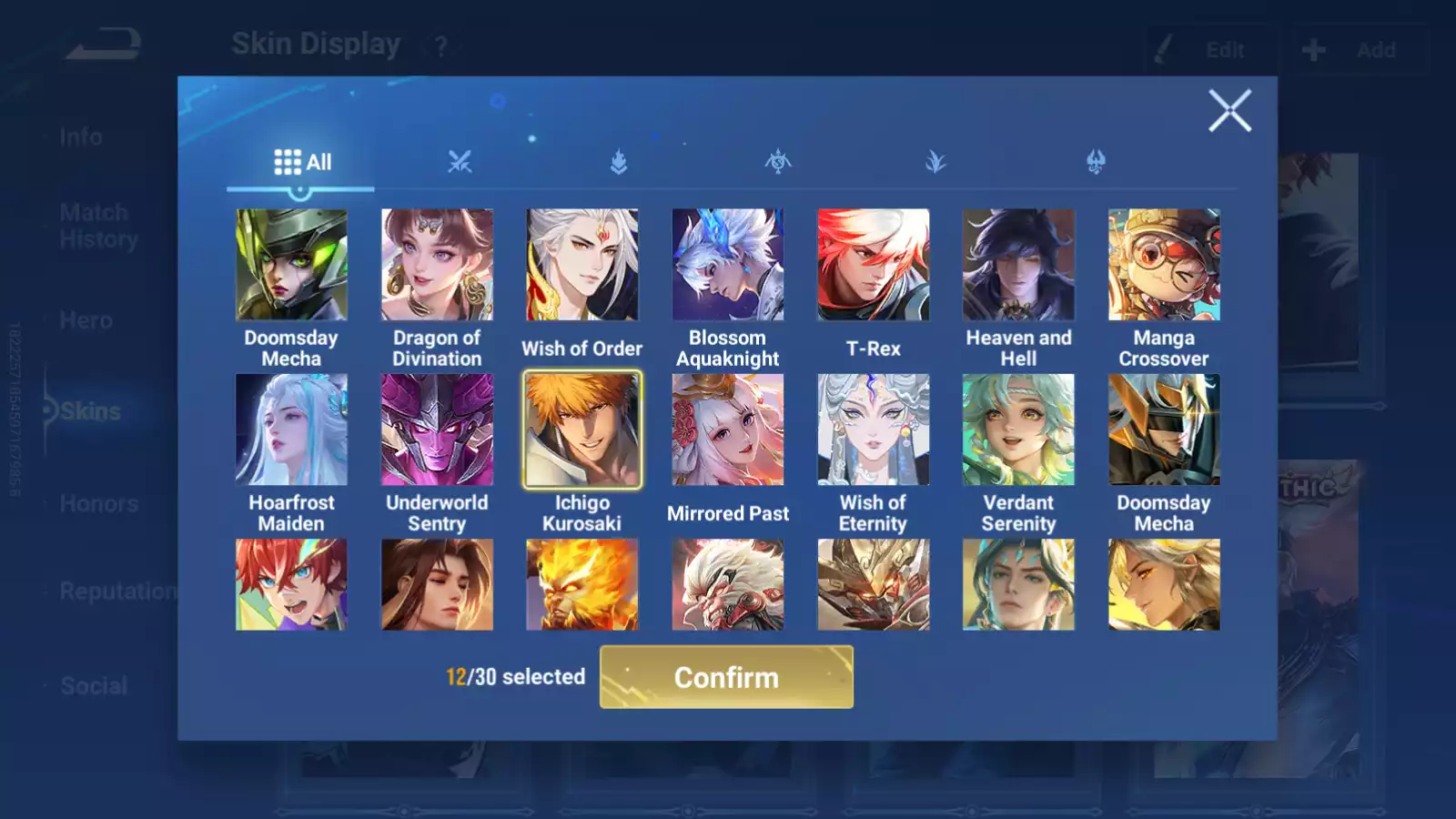Select the shield-badge Tank category filter
The image size is (1456, 819).
coord(620,162)
